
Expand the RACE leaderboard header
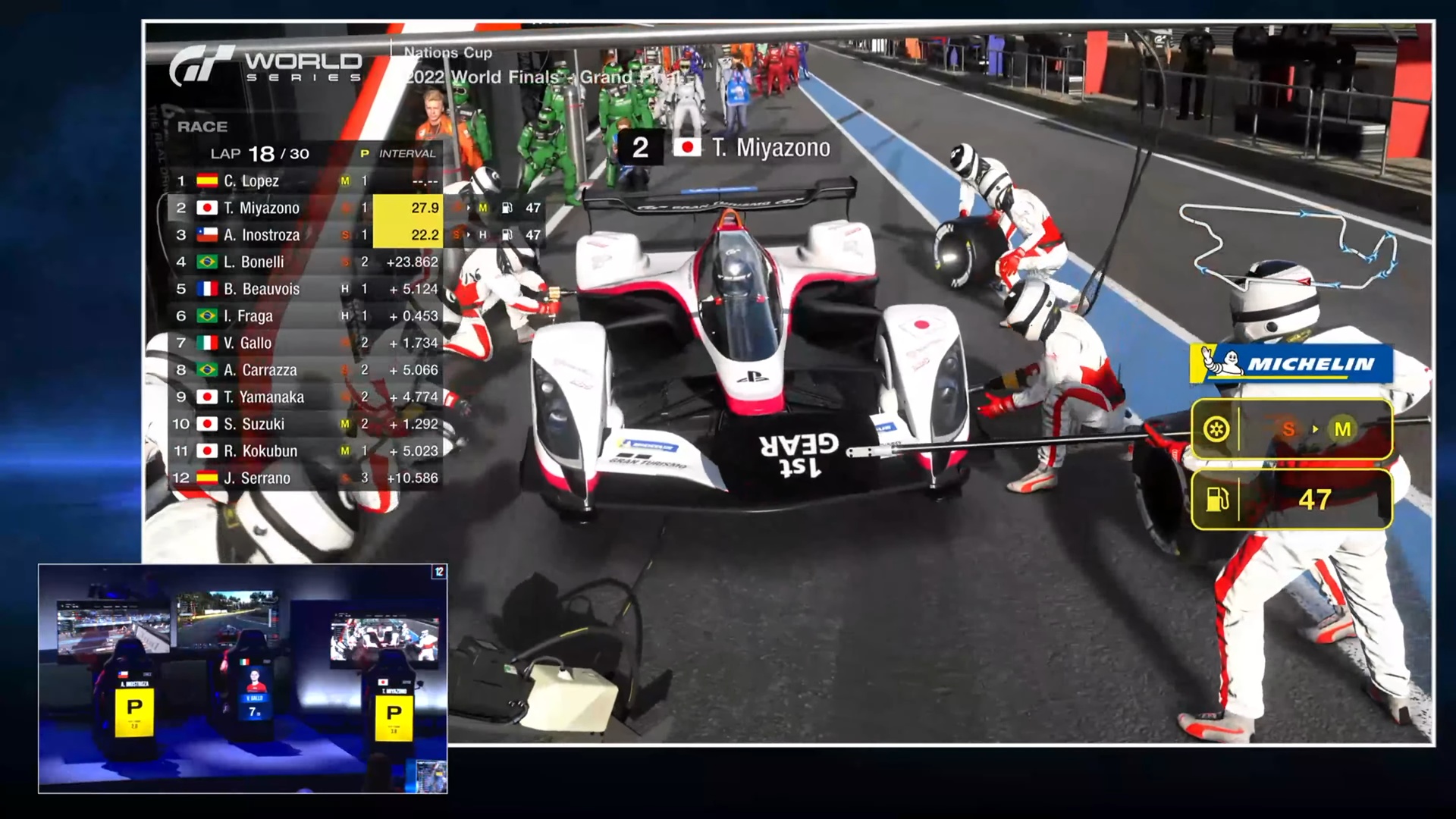[x=203, y=127]
